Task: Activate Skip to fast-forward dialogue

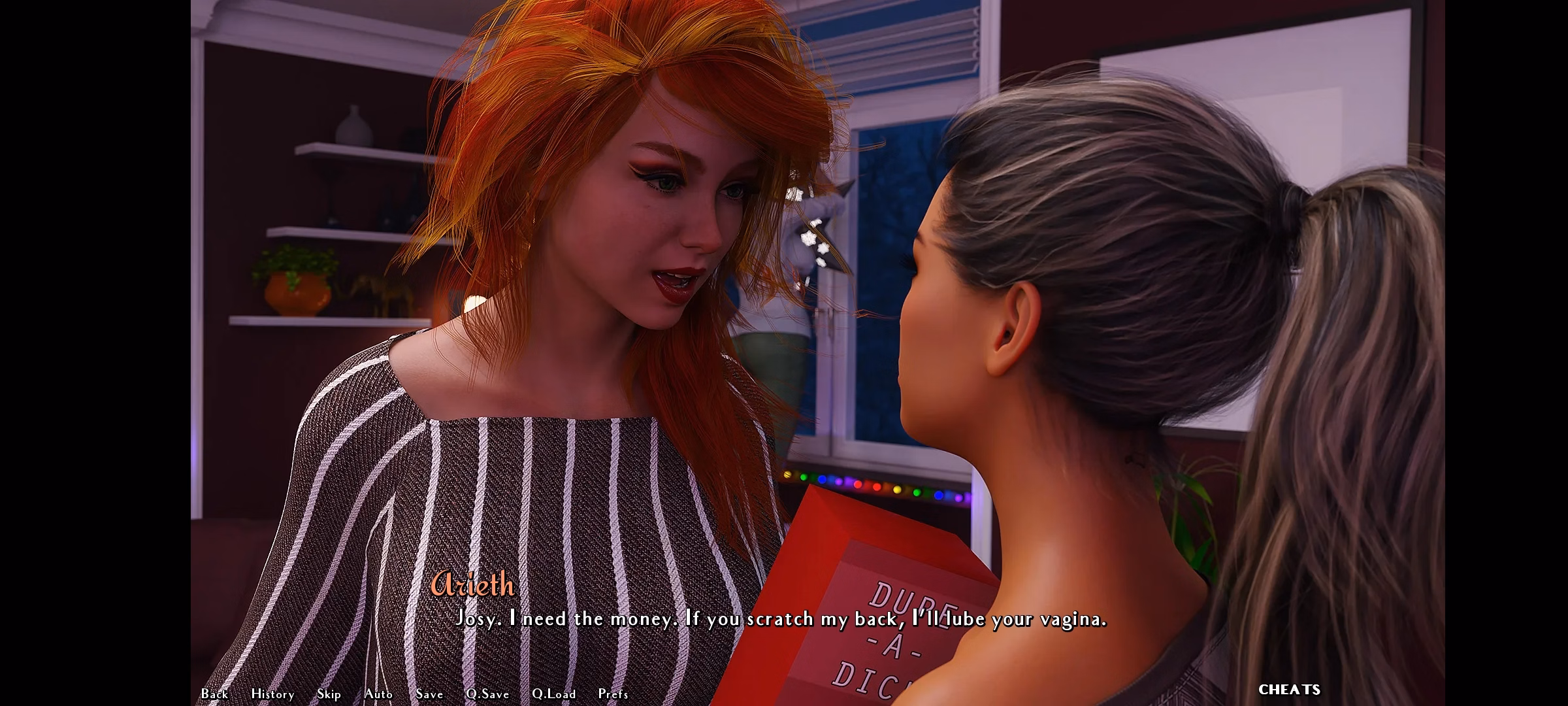Action: coord(329,694)
